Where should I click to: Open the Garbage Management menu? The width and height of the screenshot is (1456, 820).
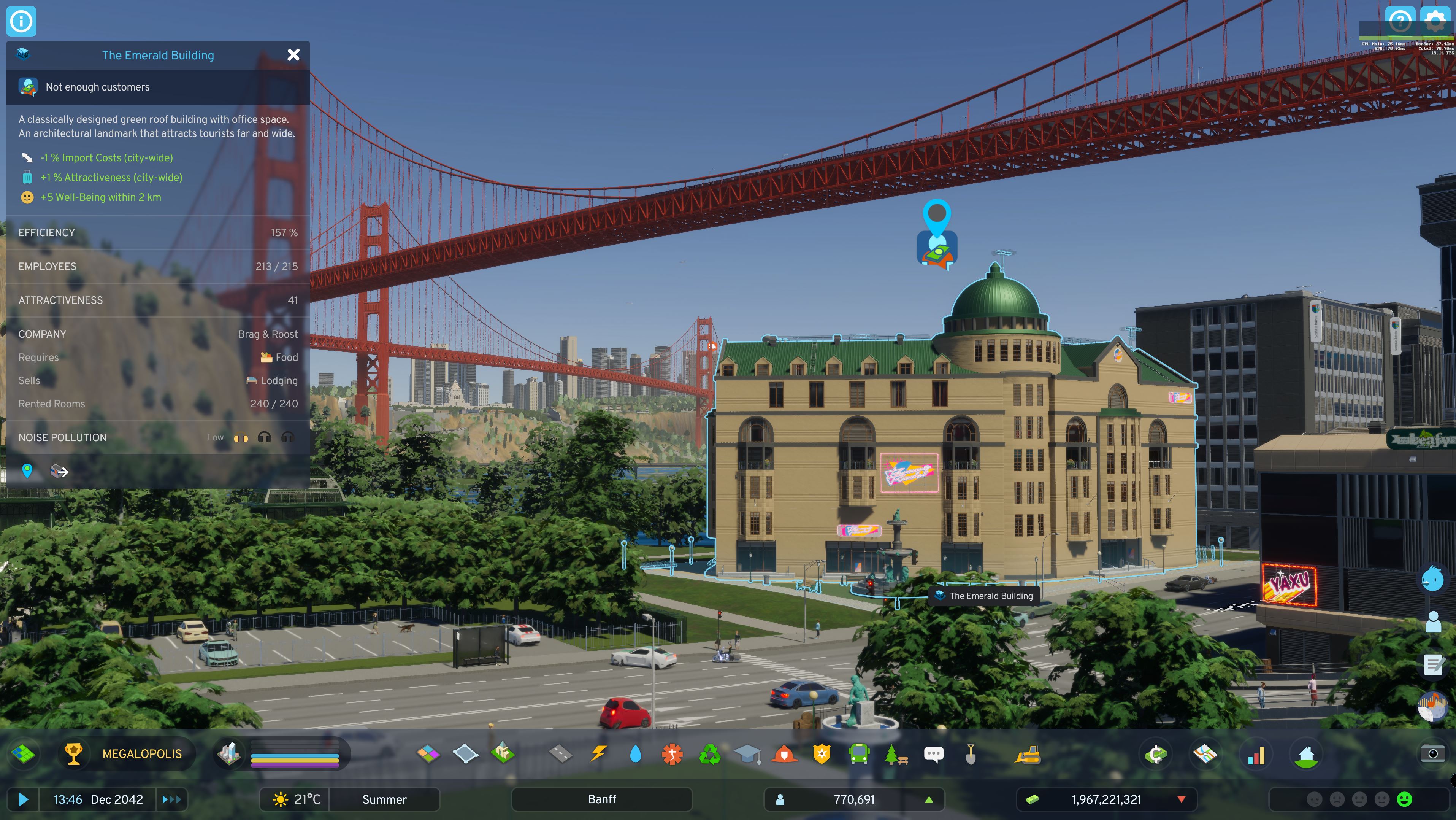(x=710, y=754)
